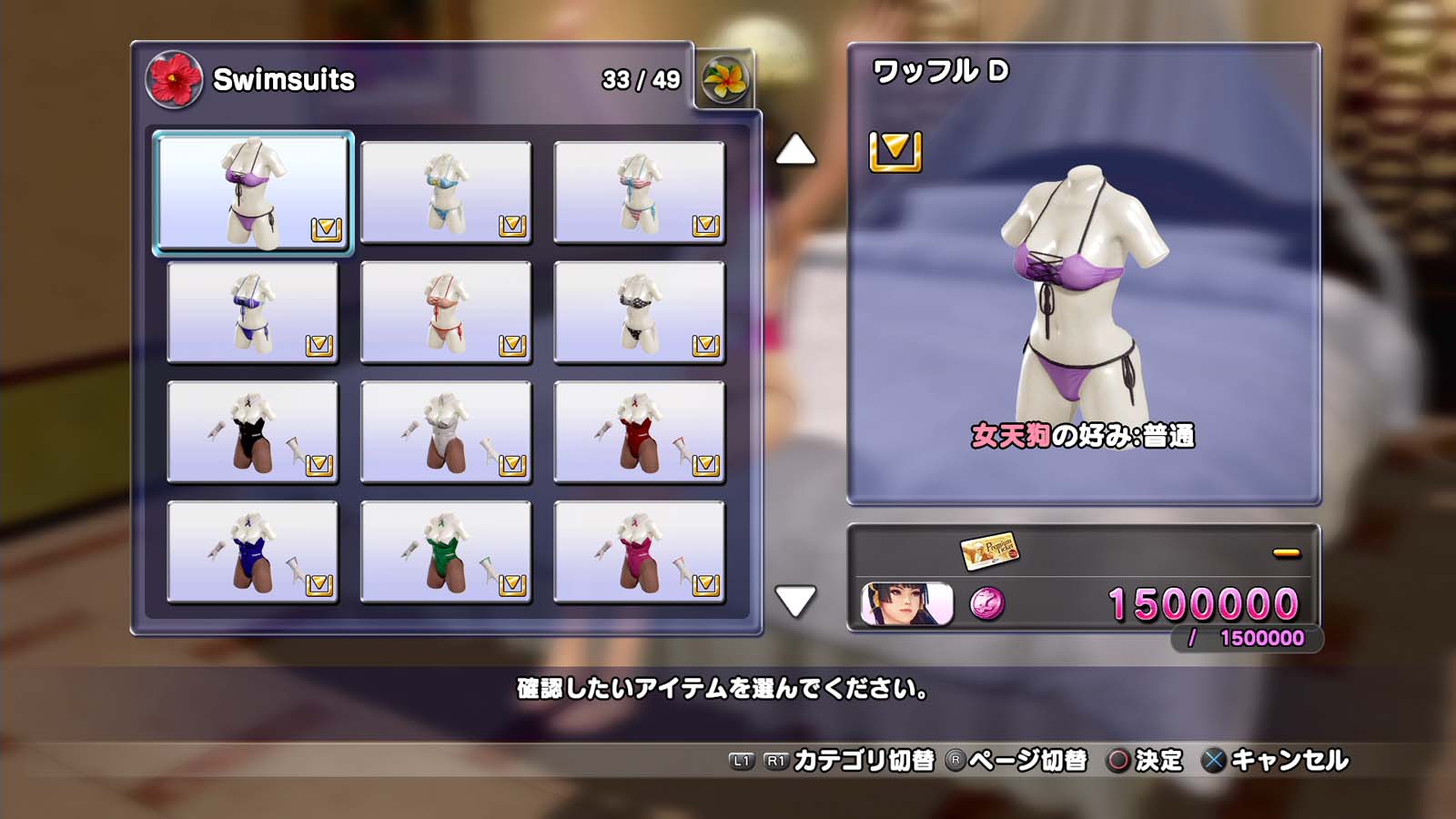
Task: Go to next page with down arrow
Action: pos(795,601)
